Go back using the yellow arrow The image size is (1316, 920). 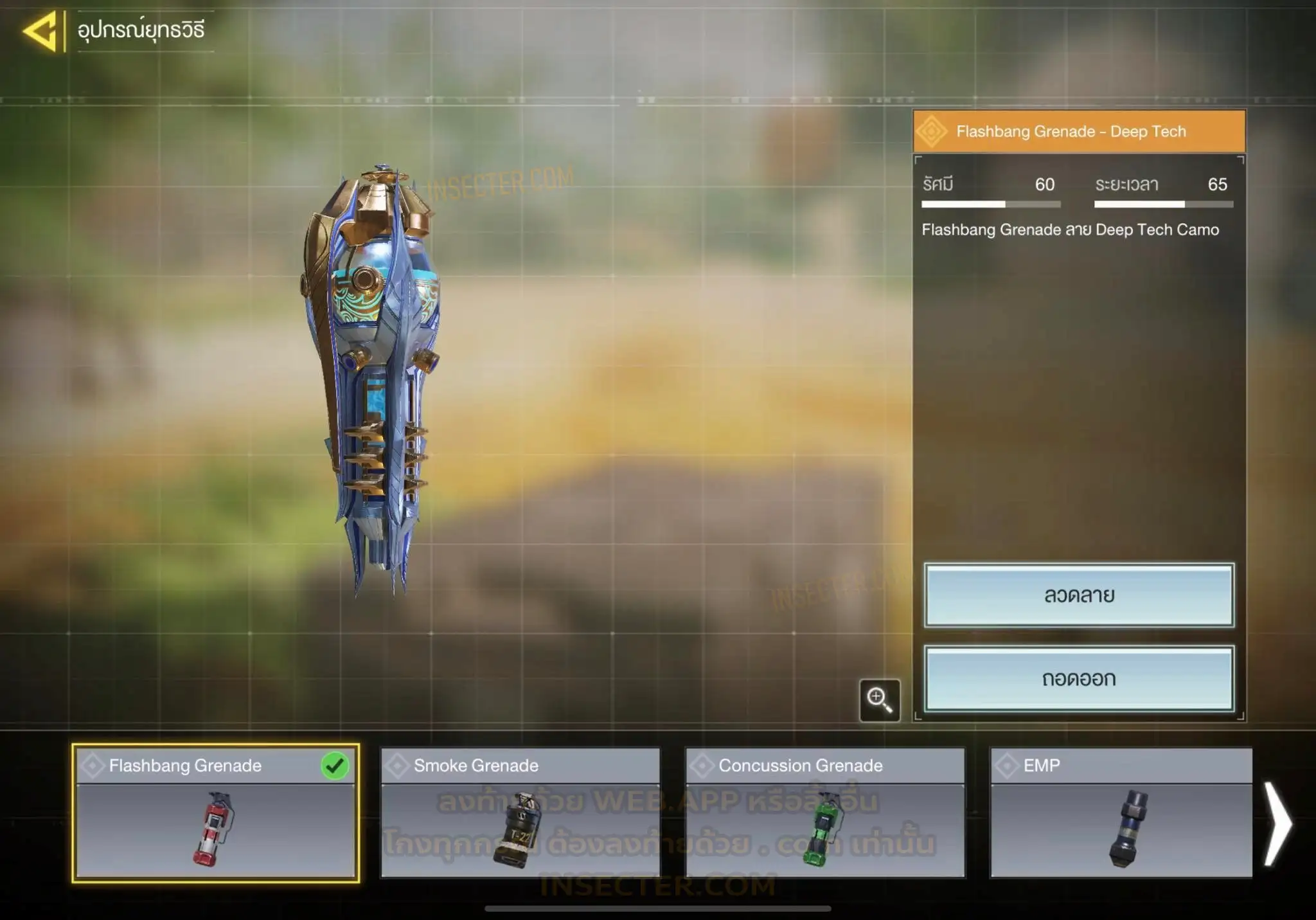[40, 30]
